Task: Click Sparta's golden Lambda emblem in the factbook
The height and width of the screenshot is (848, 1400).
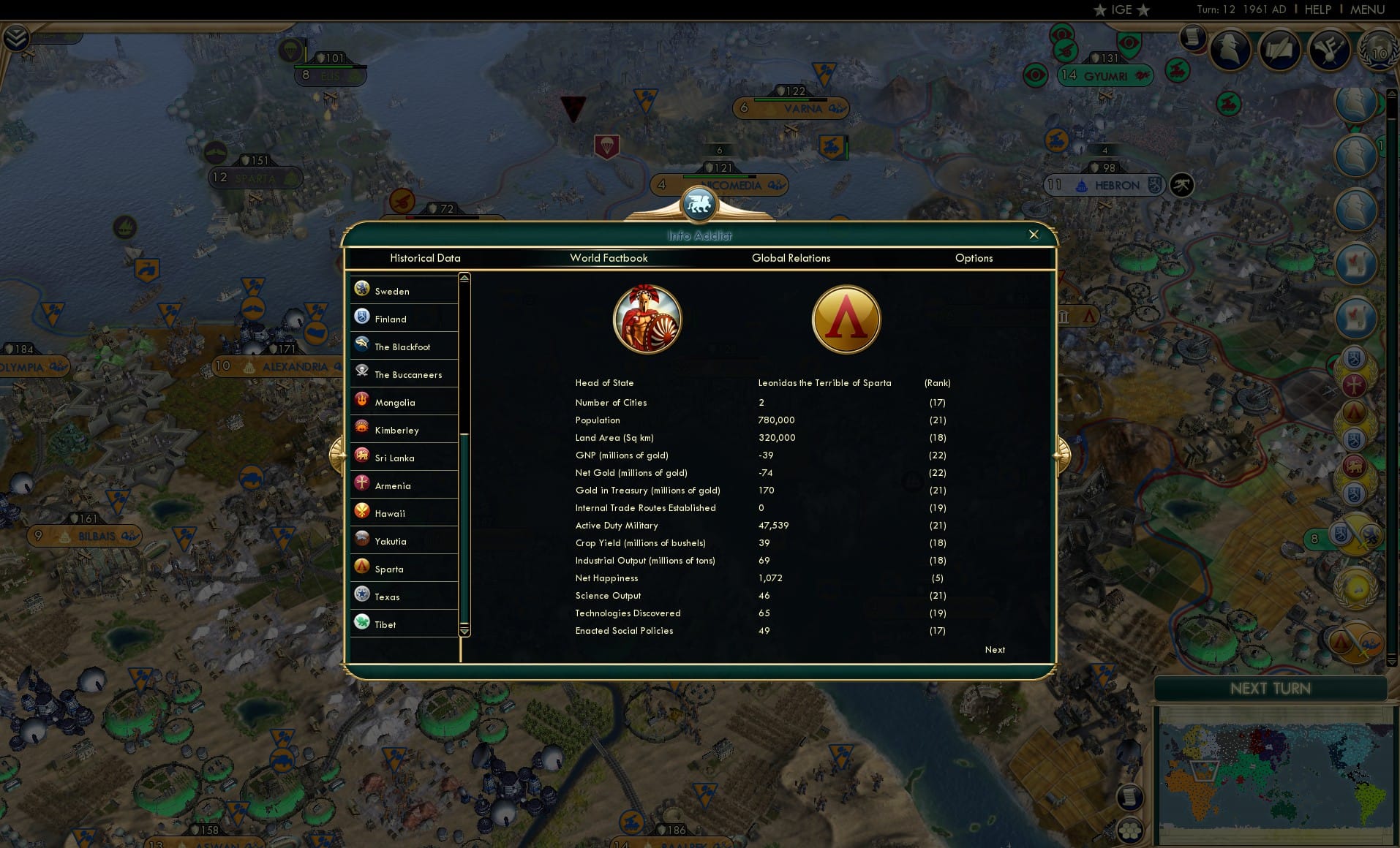Action: [x=846, y=319]
